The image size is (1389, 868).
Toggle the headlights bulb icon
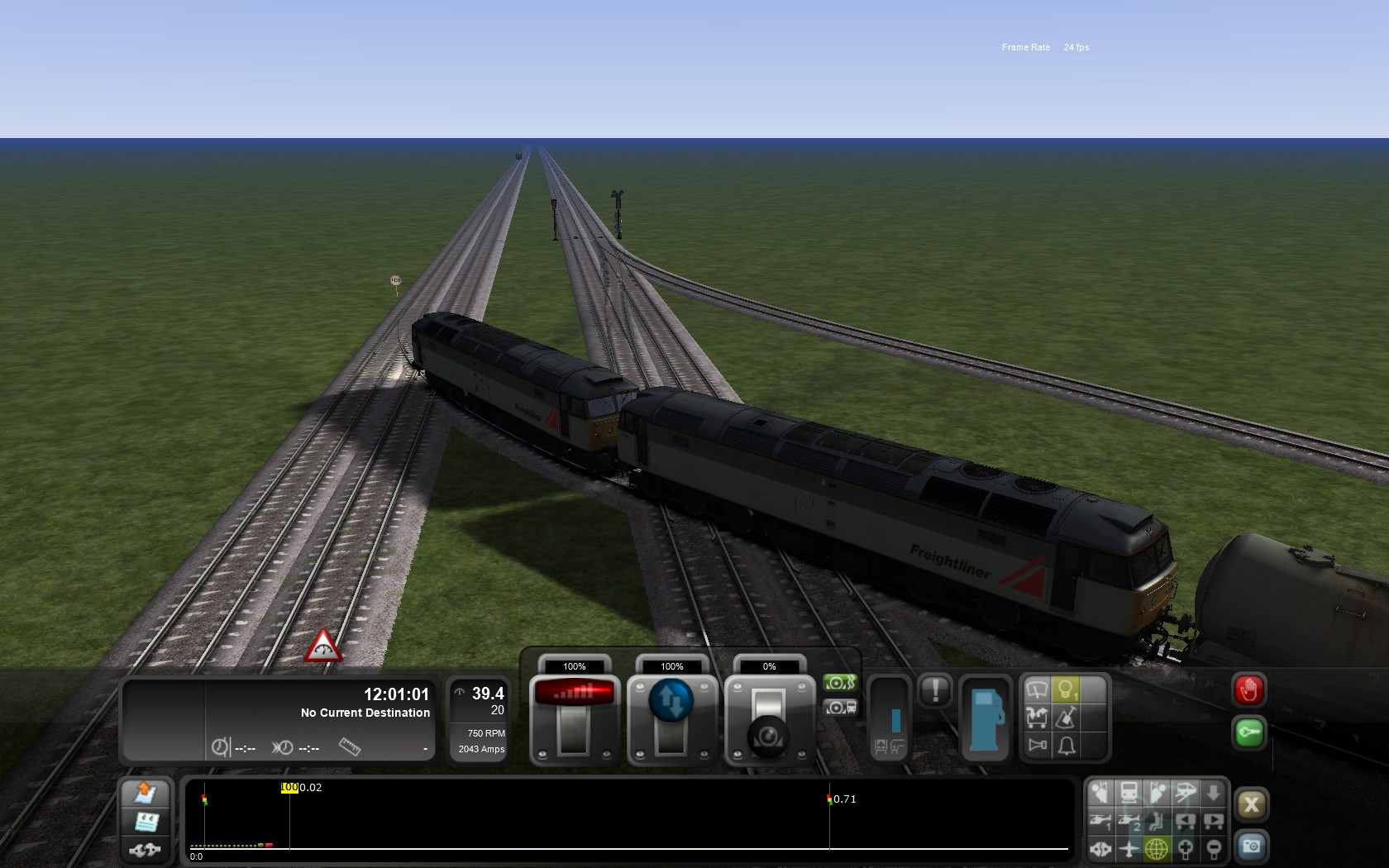point(1067,689)
